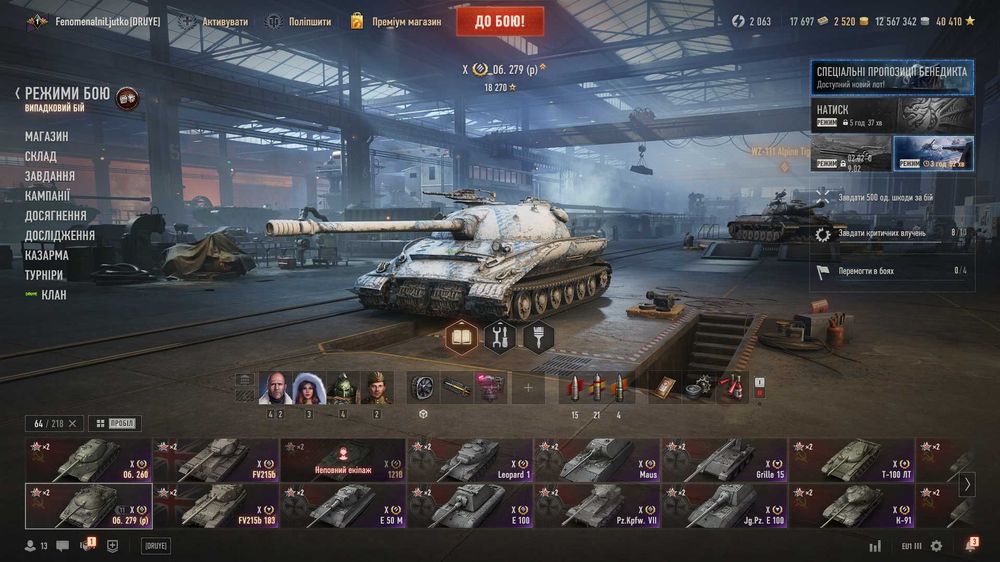1000x562 pixels.
Task: Open Спеціальні пропозиції Бенедикта banner
Action: pos(891,77)
